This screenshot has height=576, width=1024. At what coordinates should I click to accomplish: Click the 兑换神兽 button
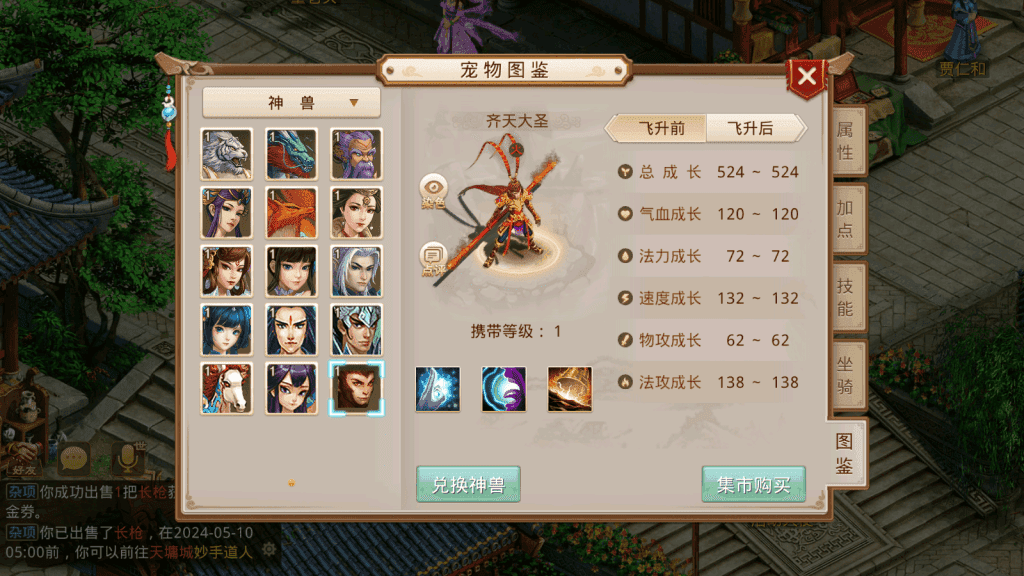(x=468, y=485)
